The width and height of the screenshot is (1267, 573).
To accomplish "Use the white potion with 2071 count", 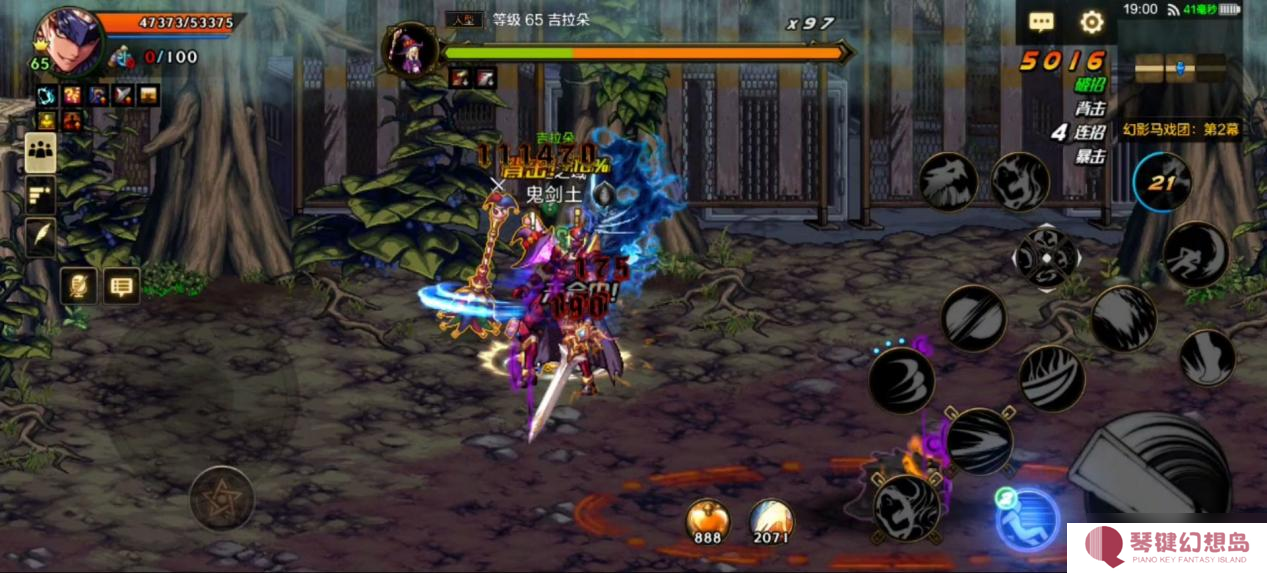I will (771, 520).
